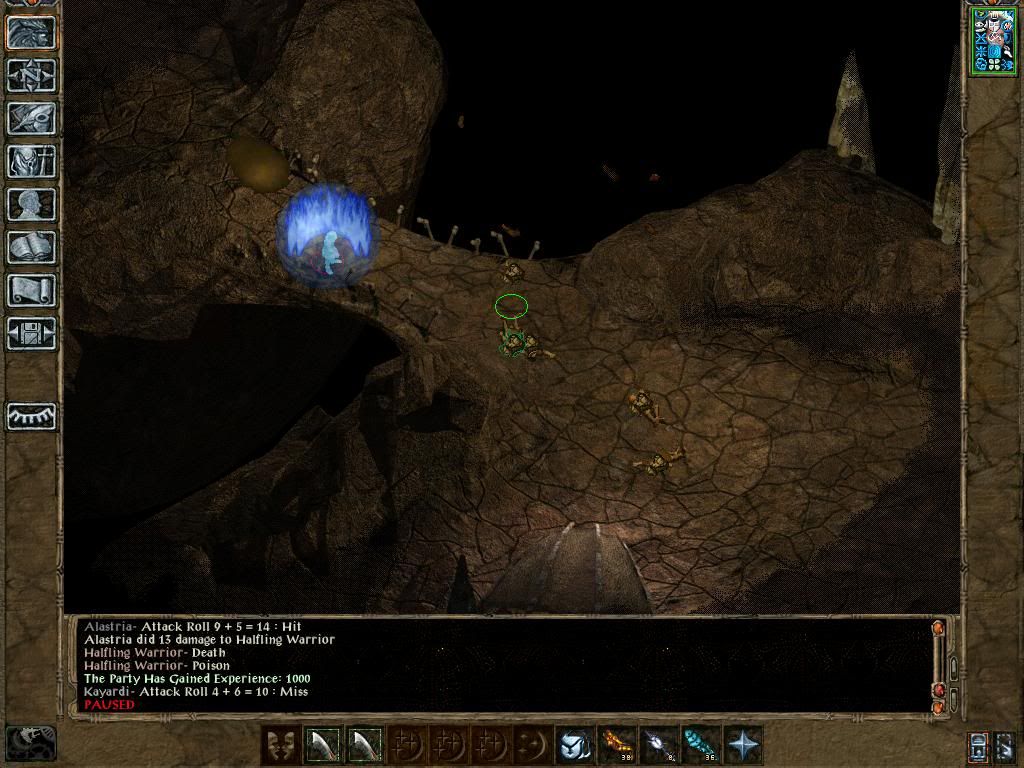Select the second scimitar weapon slot
Viewport: 1024px width, 768px height.
(365, 745)
